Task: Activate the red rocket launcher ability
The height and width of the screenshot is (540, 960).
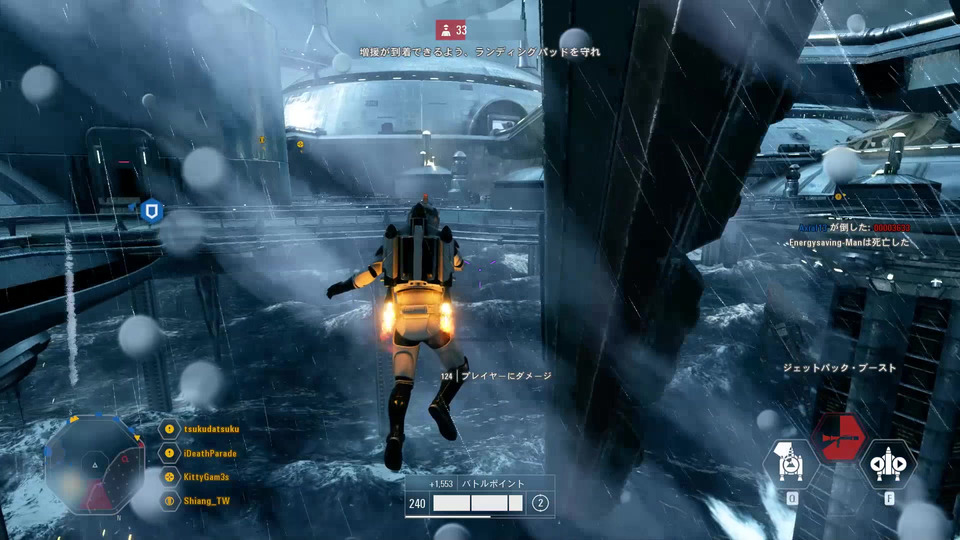Action: coord(838,436)
